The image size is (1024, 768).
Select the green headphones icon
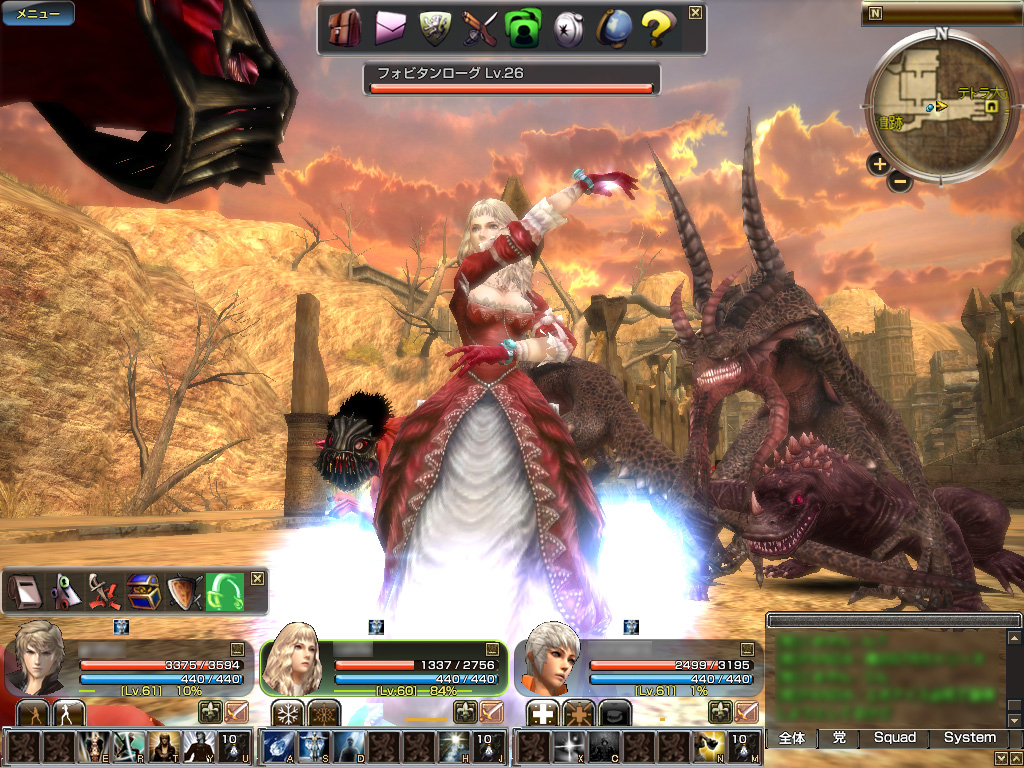[224, 593]
